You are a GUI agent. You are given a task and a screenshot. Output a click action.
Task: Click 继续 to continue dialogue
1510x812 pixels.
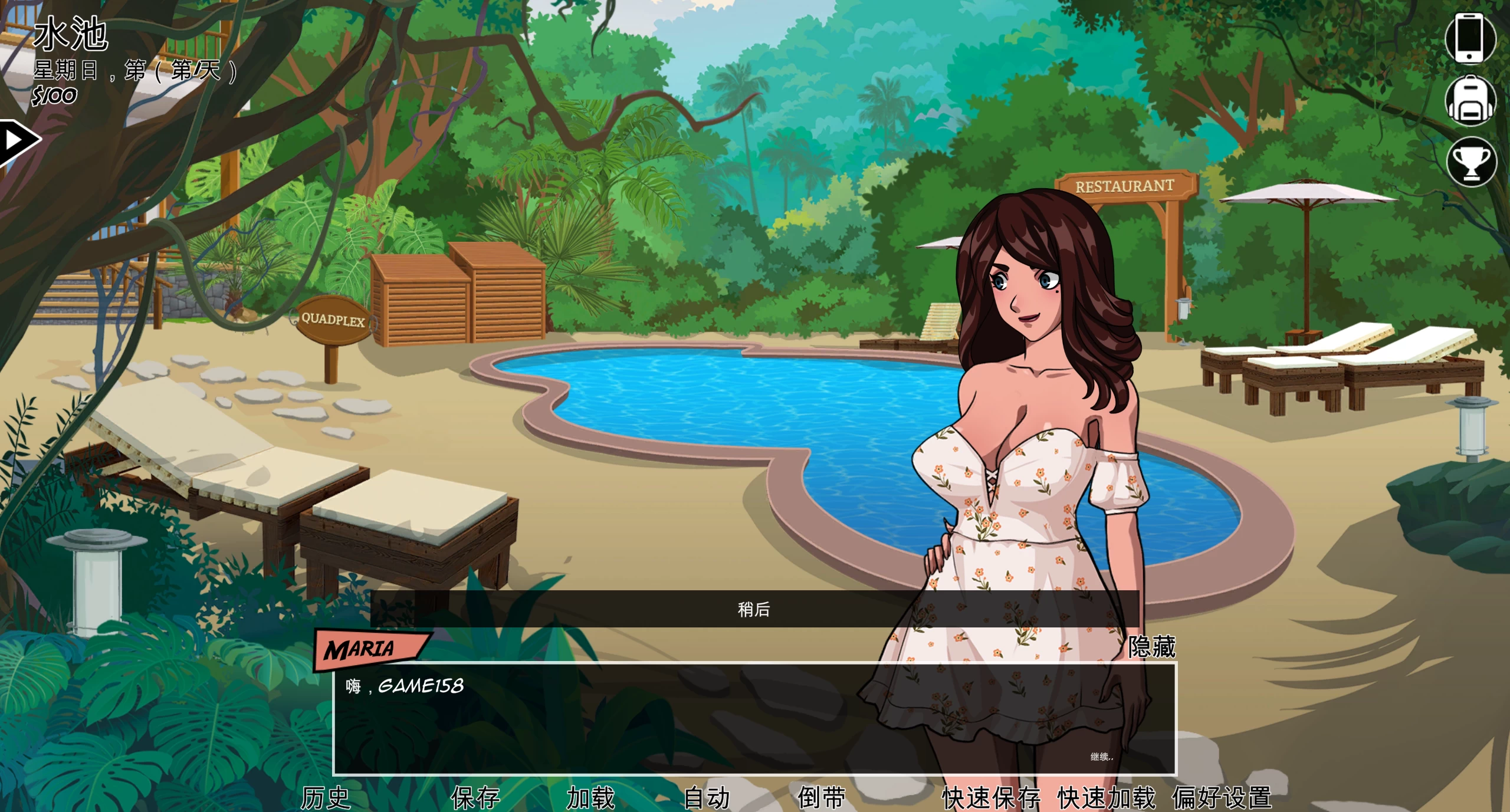(1101, 757)
